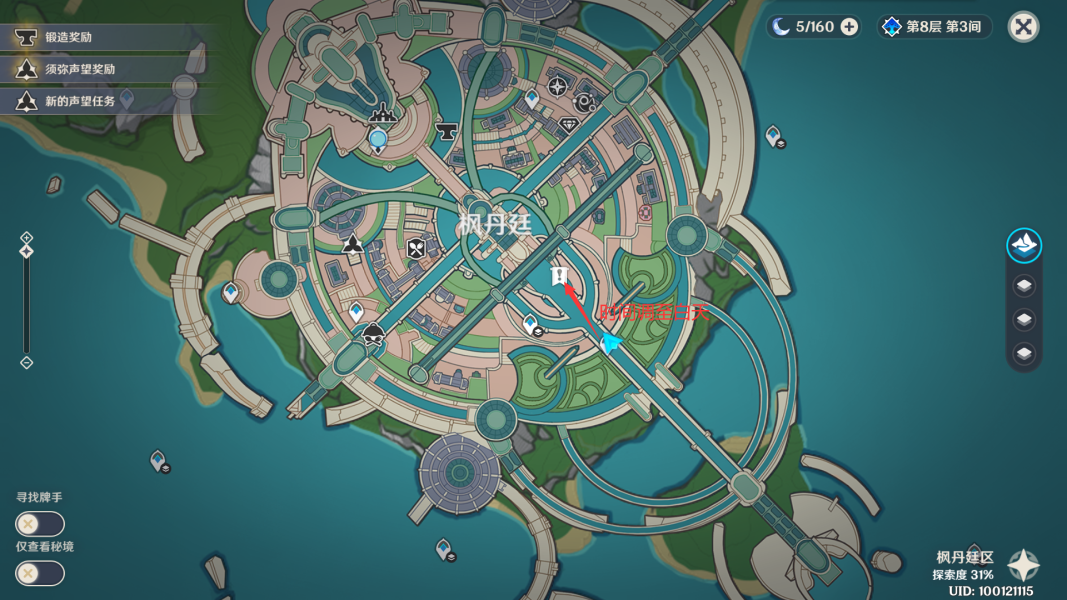The image size is (1067, 600).
Task: Select the 须弥声望奖励 reputation reward entry
Action: pos(79,69)
